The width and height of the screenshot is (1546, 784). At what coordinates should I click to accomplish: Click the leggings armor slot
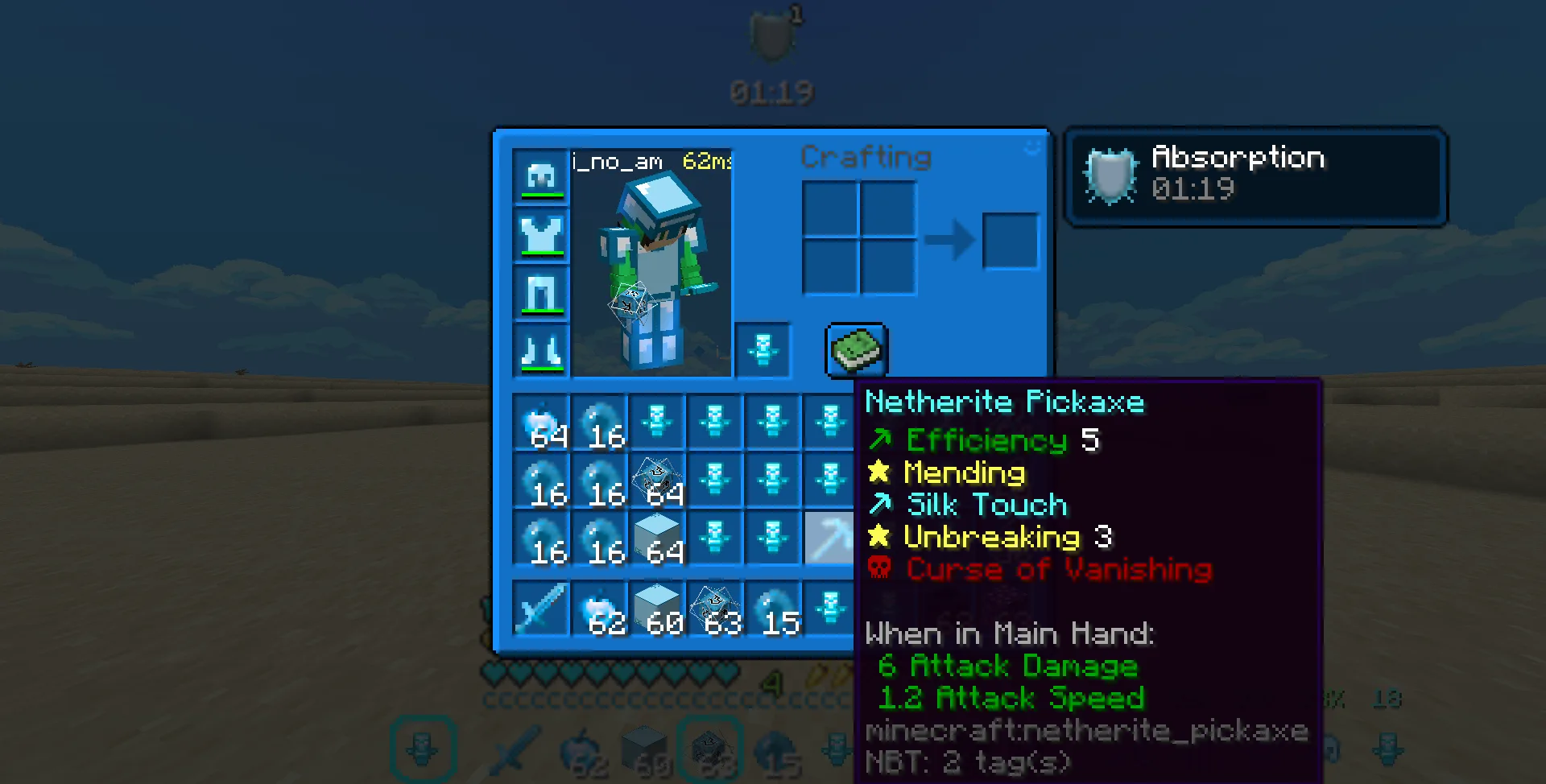click(541, 291)
